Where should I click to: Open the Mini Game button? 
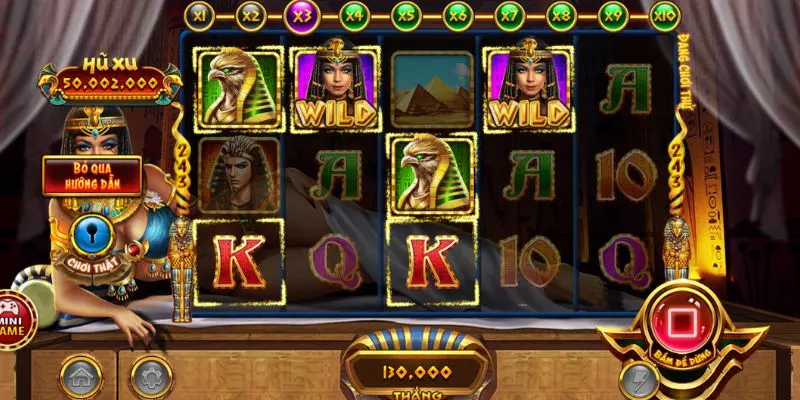tap(14, 318)
